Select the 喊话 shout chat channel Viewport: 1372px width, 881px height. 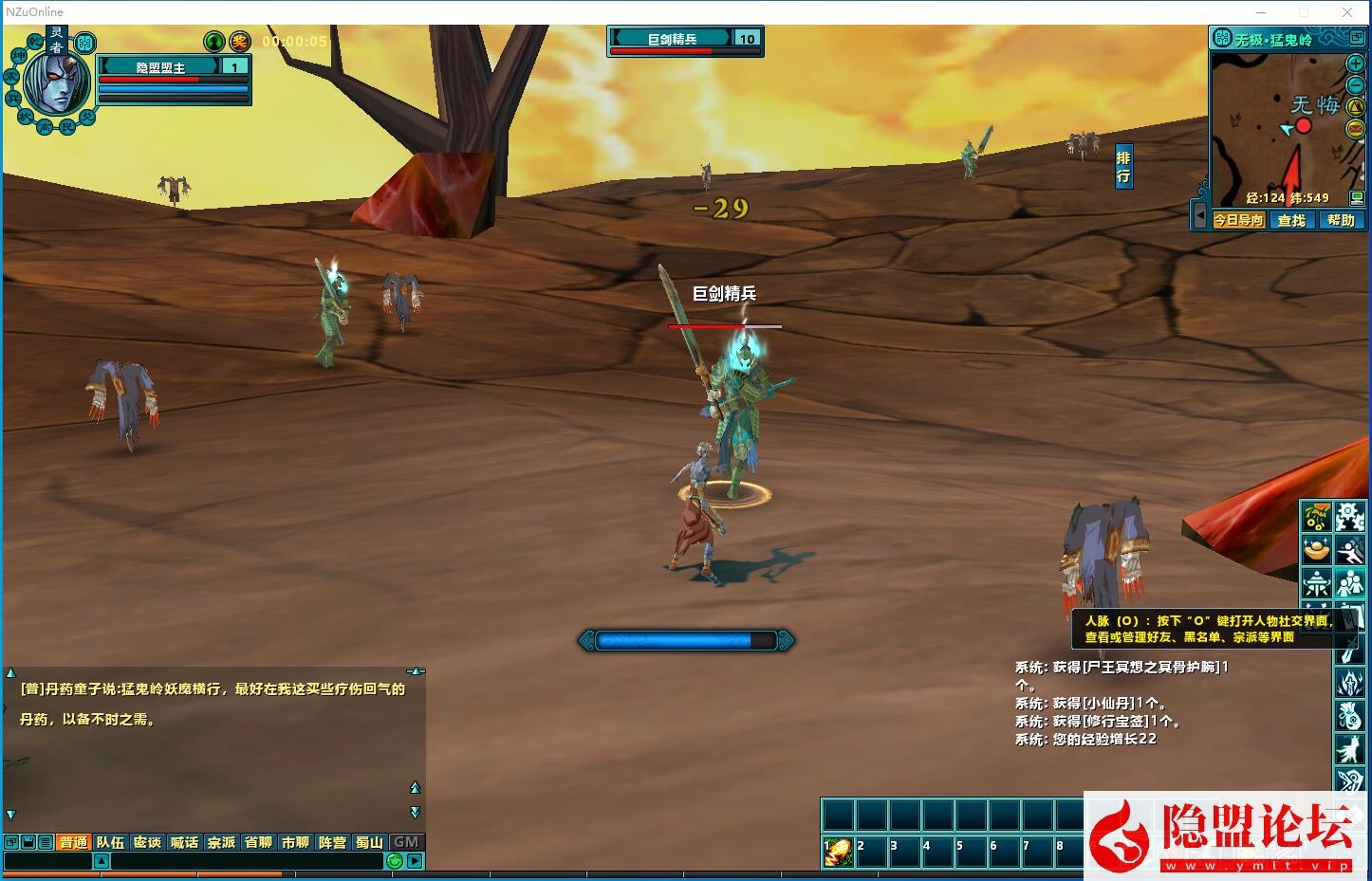coord(184,842)
